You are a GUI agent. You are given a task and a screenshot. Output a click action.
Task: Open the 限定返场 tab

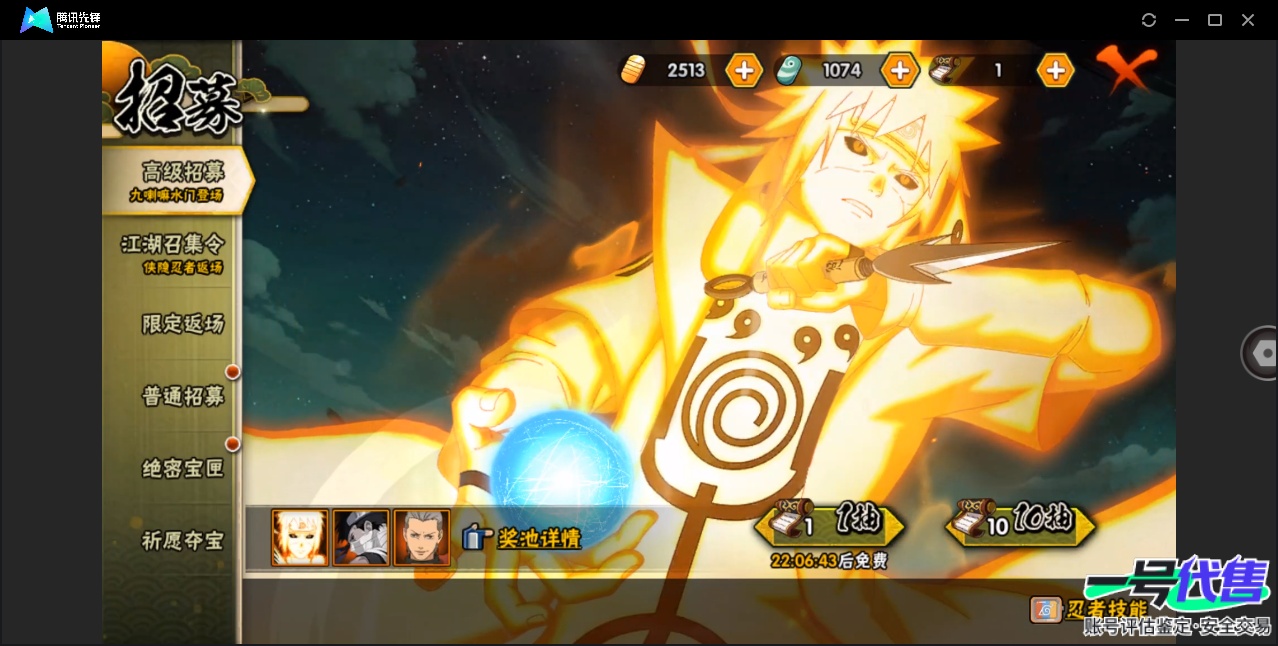click(182, 324)
